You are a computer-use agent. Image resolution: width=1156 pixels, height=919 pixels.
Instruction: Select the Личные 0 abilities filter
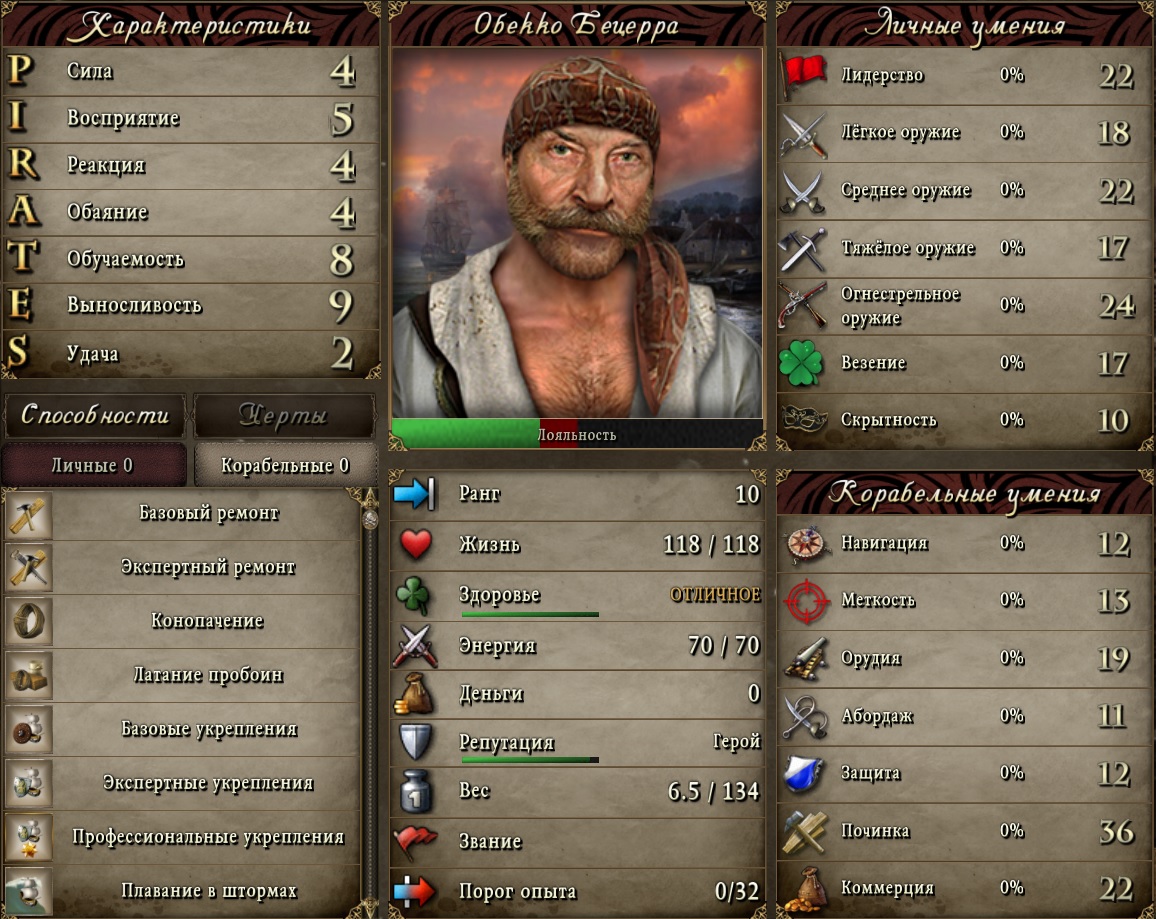pos(93,465)
